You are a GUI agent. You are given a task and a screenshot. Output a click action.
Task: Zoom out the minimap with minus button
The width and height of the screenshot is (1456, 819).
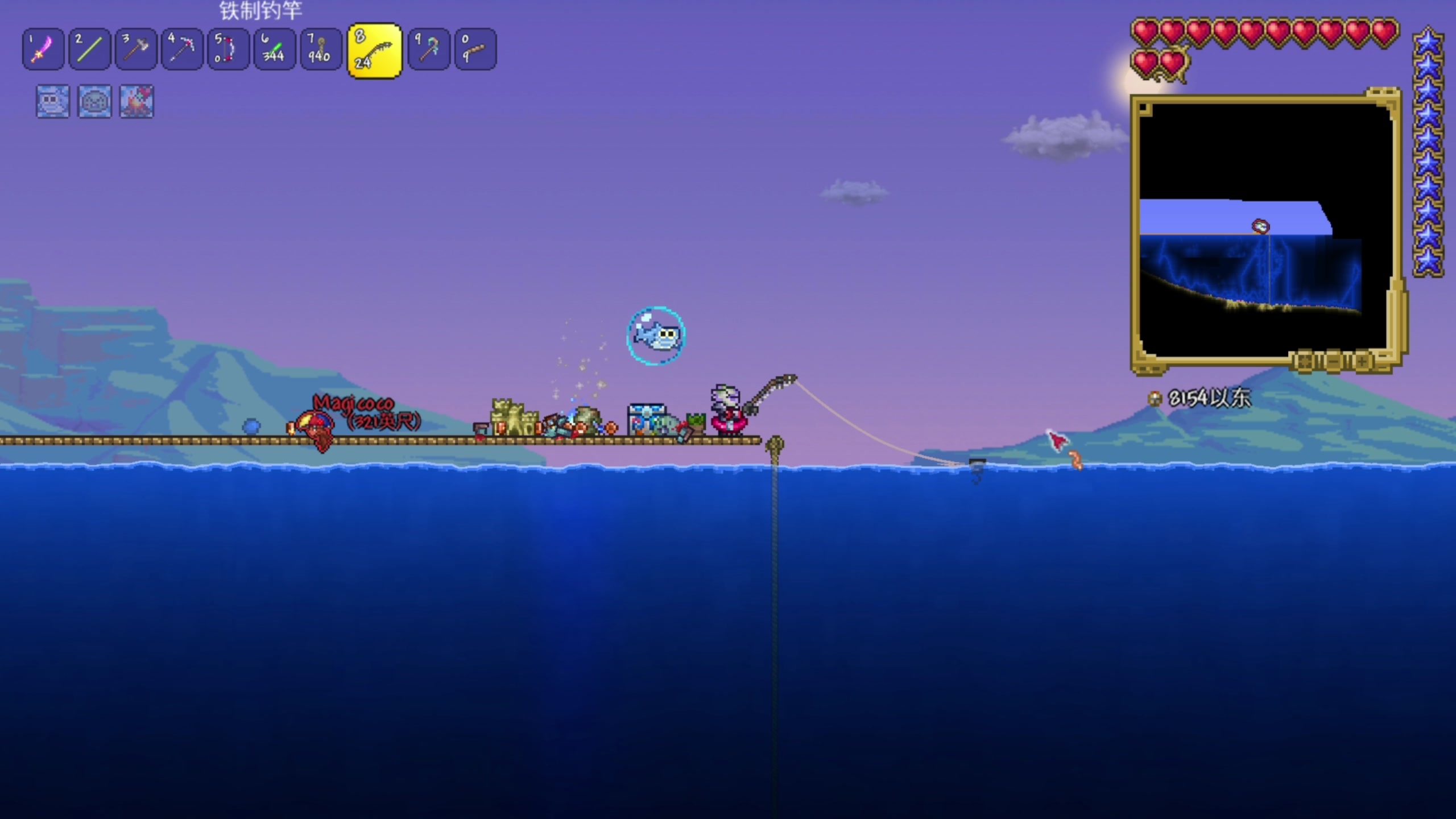click(1334, 362)
